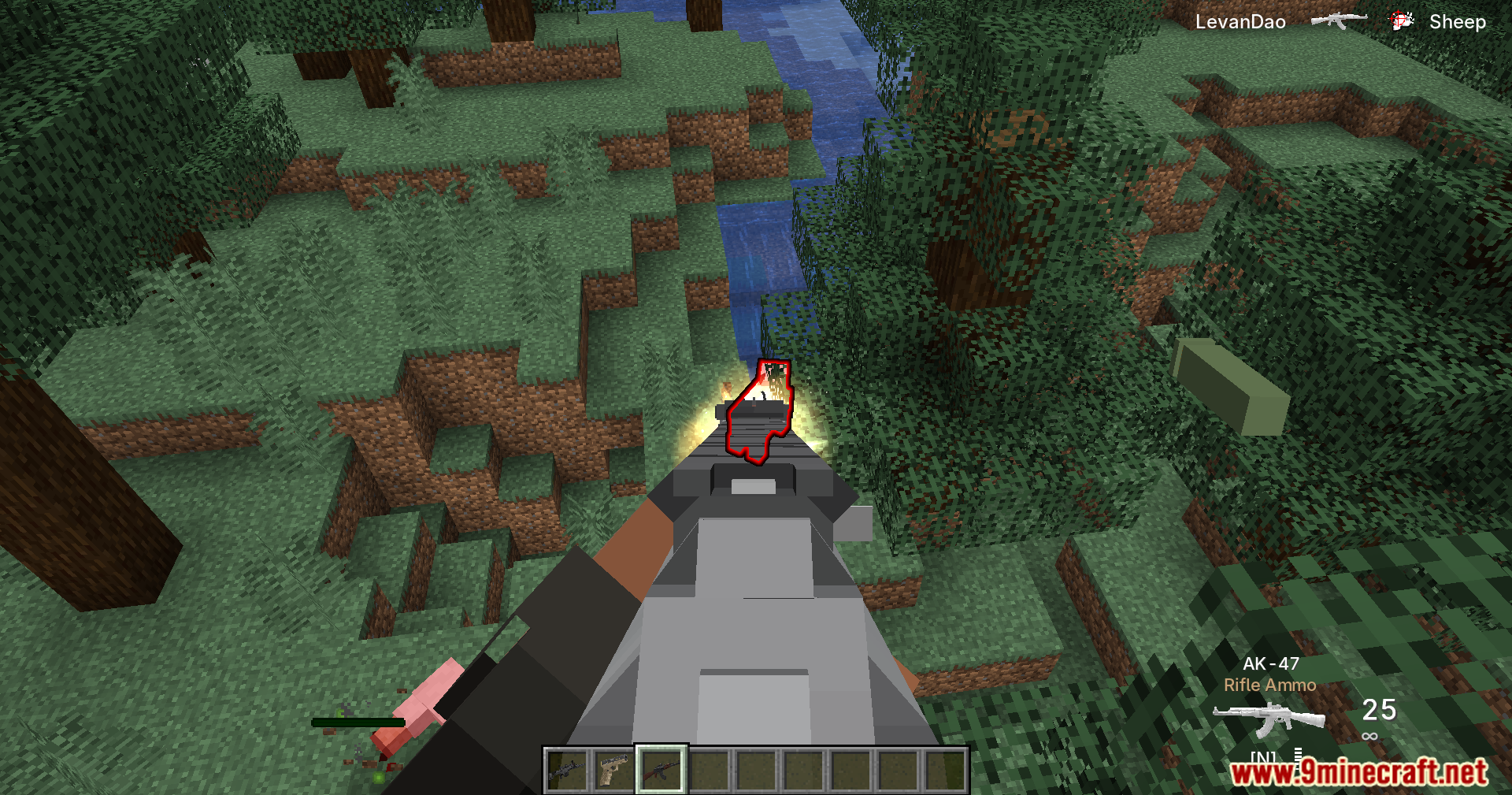The width and height of the screenshot is (1512, 795).
Task: Click the Sheep name in the kill feed
Action: point(1458,20)
